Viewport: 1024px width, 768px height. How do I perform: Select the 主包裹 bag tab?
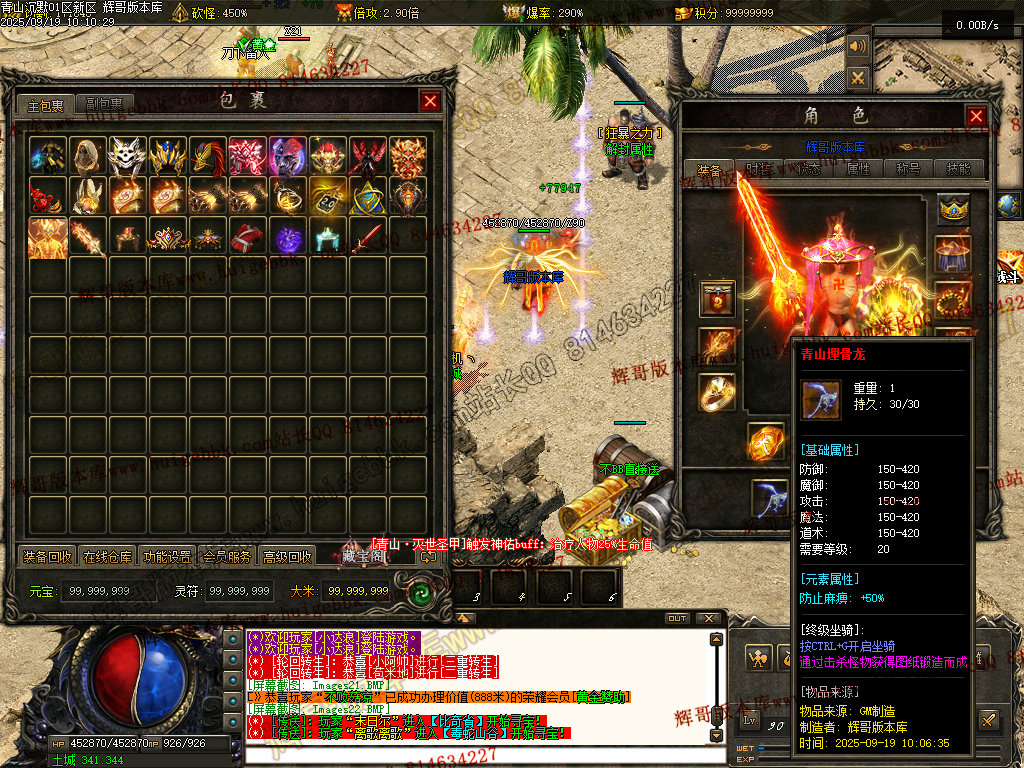46,104
